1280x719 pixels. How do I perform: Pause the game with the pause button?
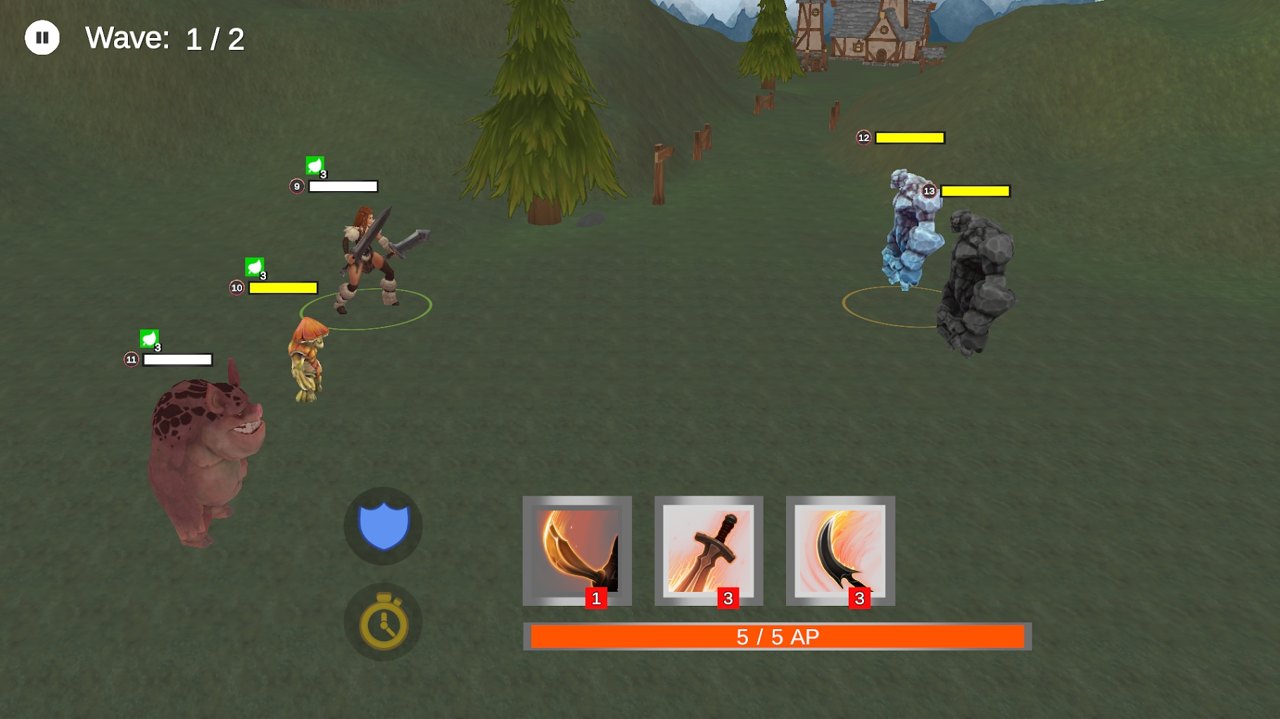tap(42, 38)
